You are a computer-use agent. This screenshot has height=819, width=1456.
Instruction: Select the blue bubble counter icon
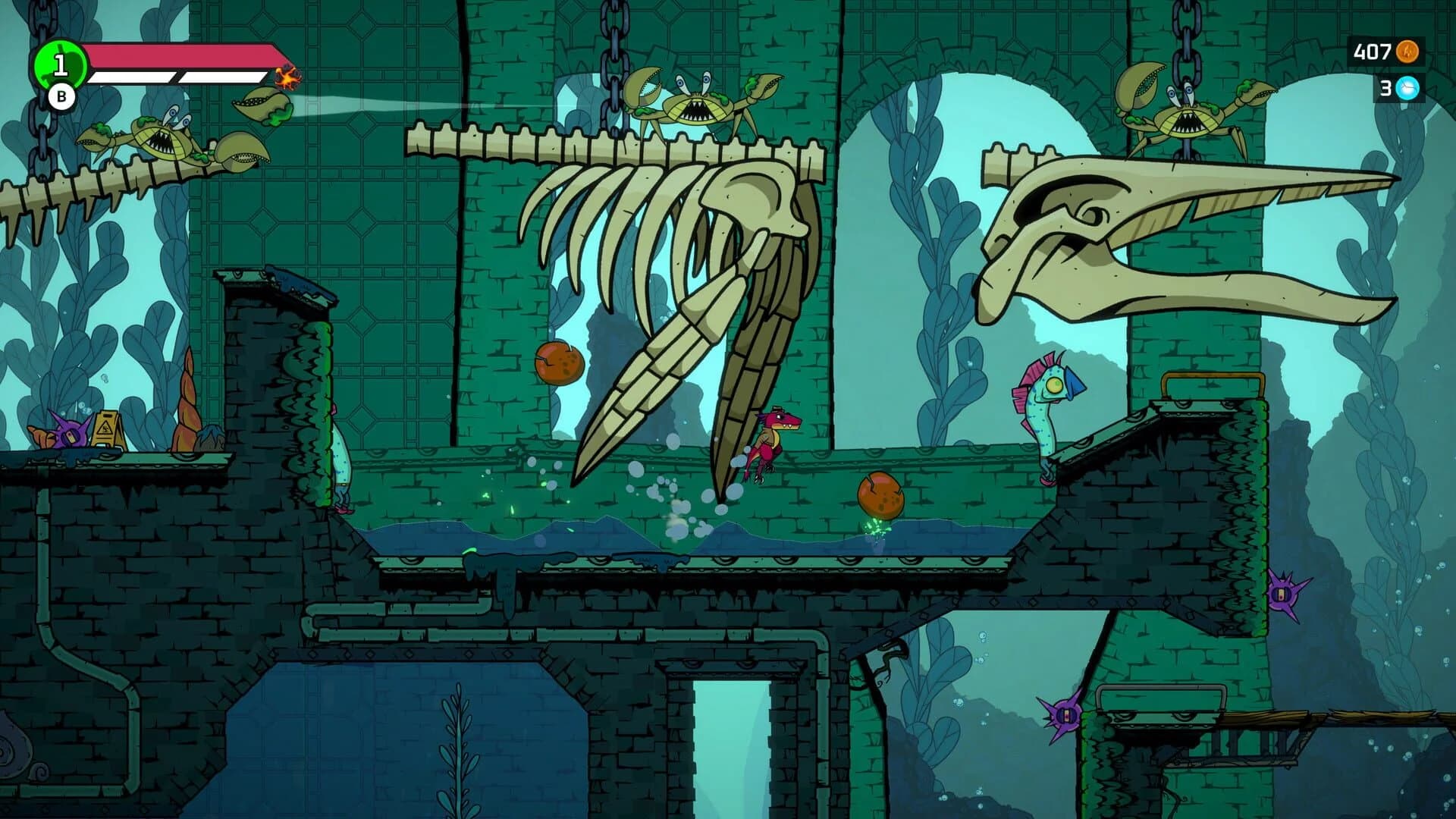1407,88
